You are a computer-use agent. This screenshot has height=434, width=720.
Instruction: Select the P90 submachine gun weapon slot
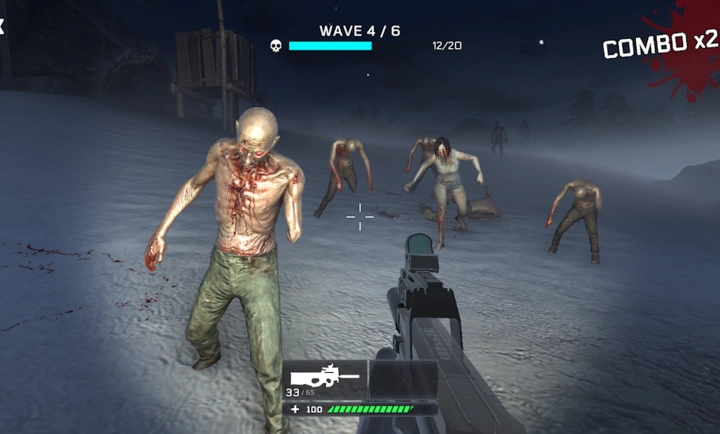pyautogui.click(x=325, y=380)
